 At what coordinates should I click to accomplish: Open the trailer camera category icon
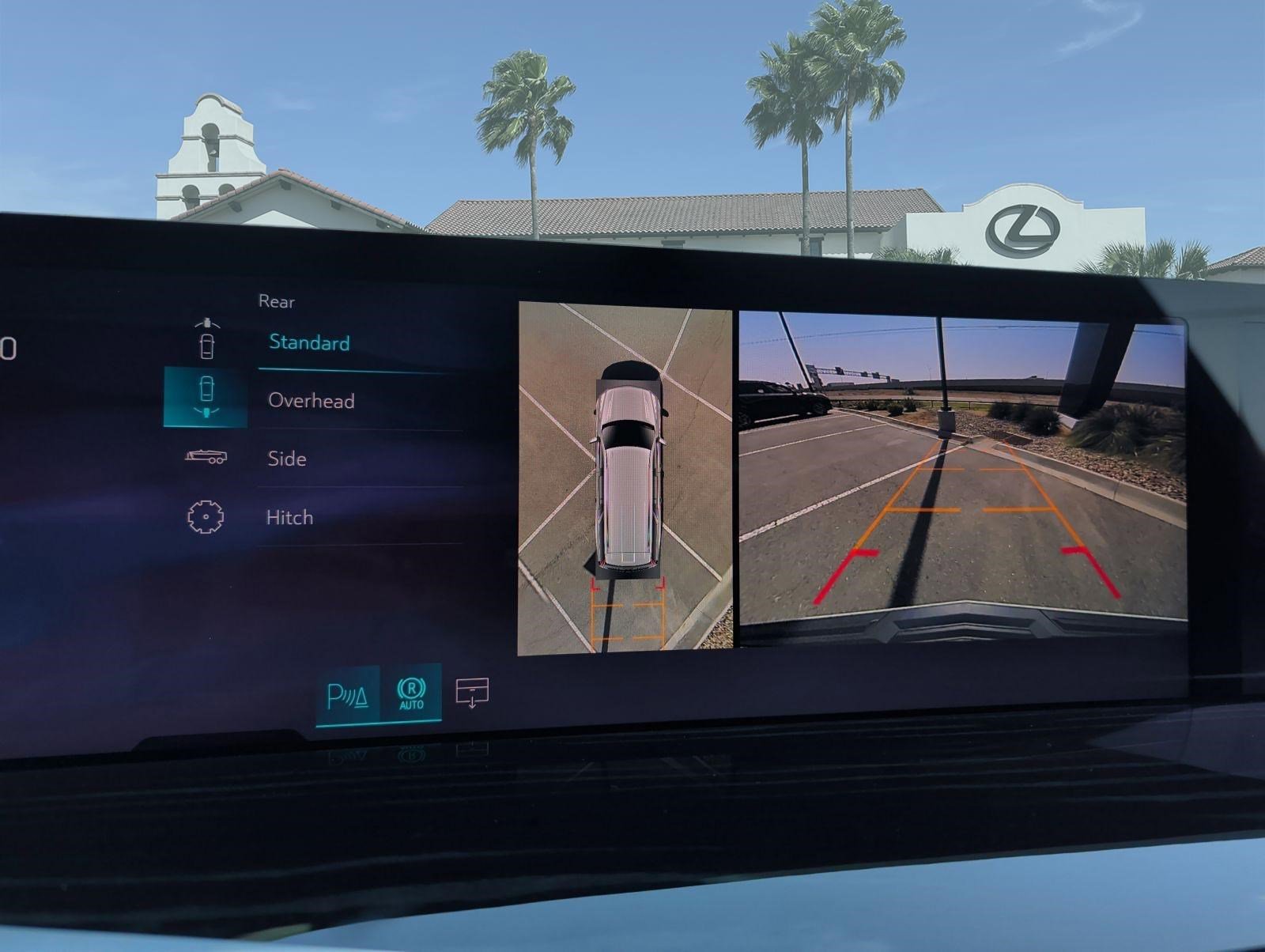point(206,457)
